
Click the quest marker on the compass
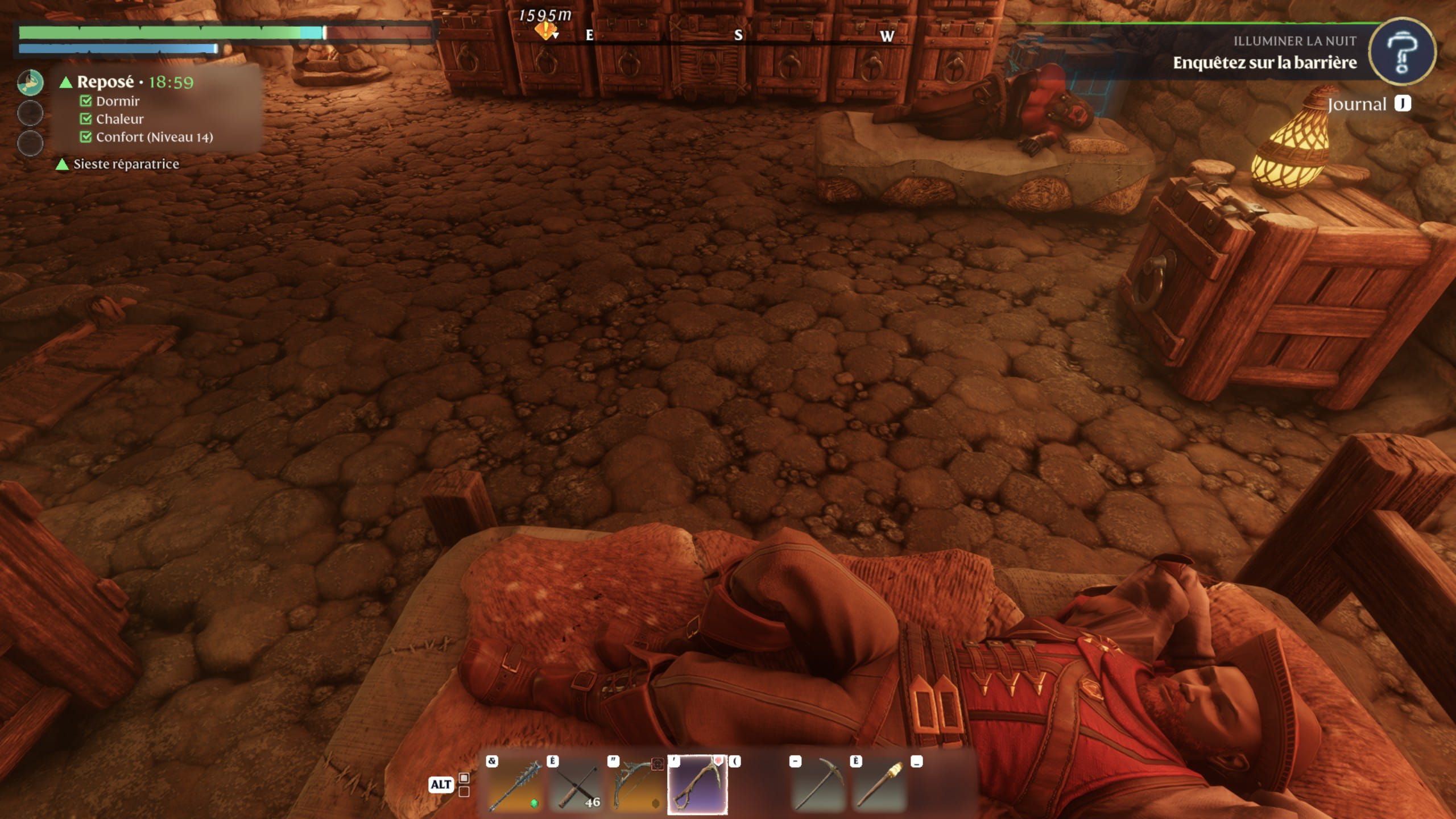(x=545, y=31)
